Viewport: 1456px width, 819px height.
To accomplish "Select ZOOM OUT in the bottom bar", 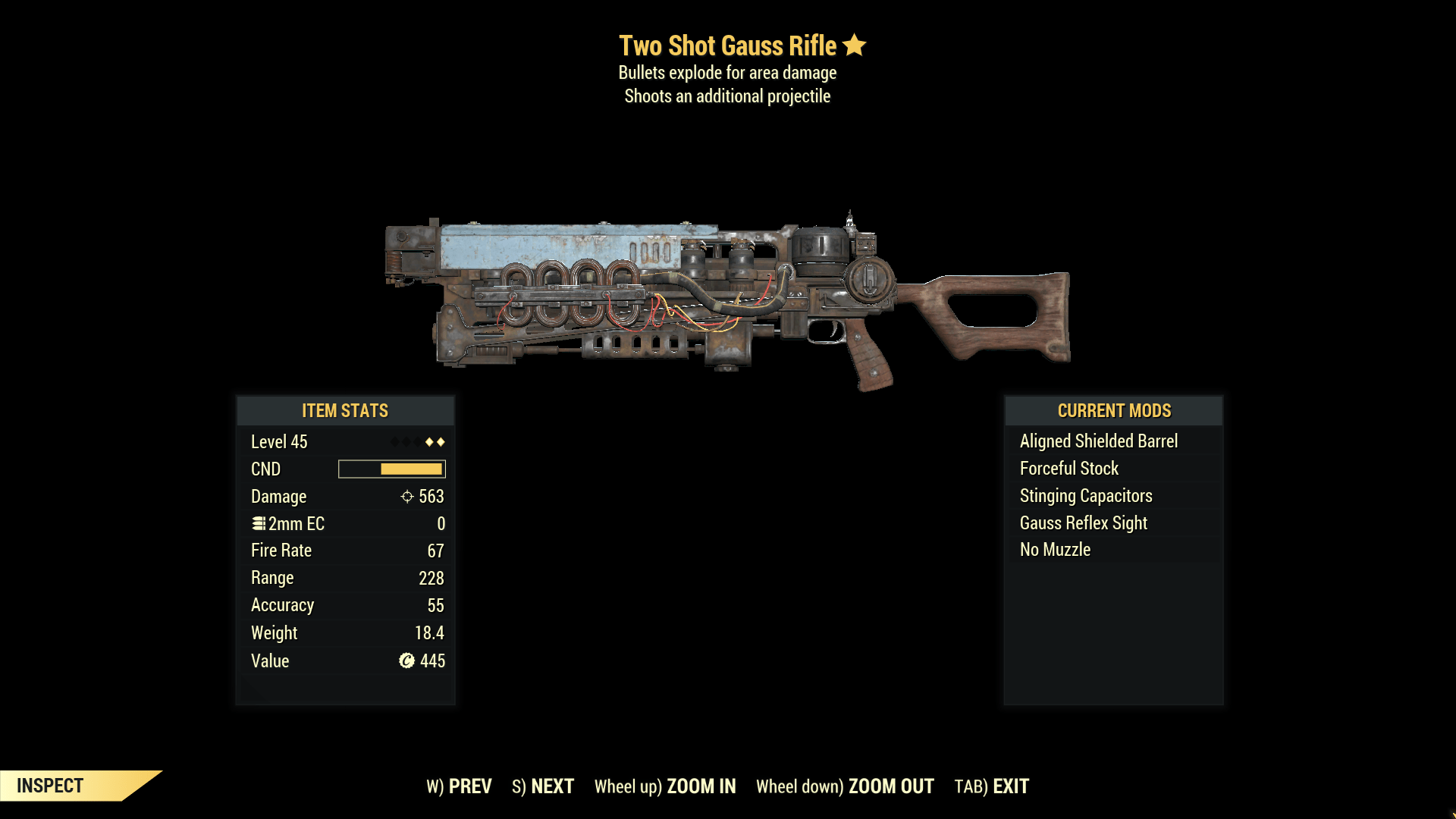I will pyautogui.click(x=845, y=786).
